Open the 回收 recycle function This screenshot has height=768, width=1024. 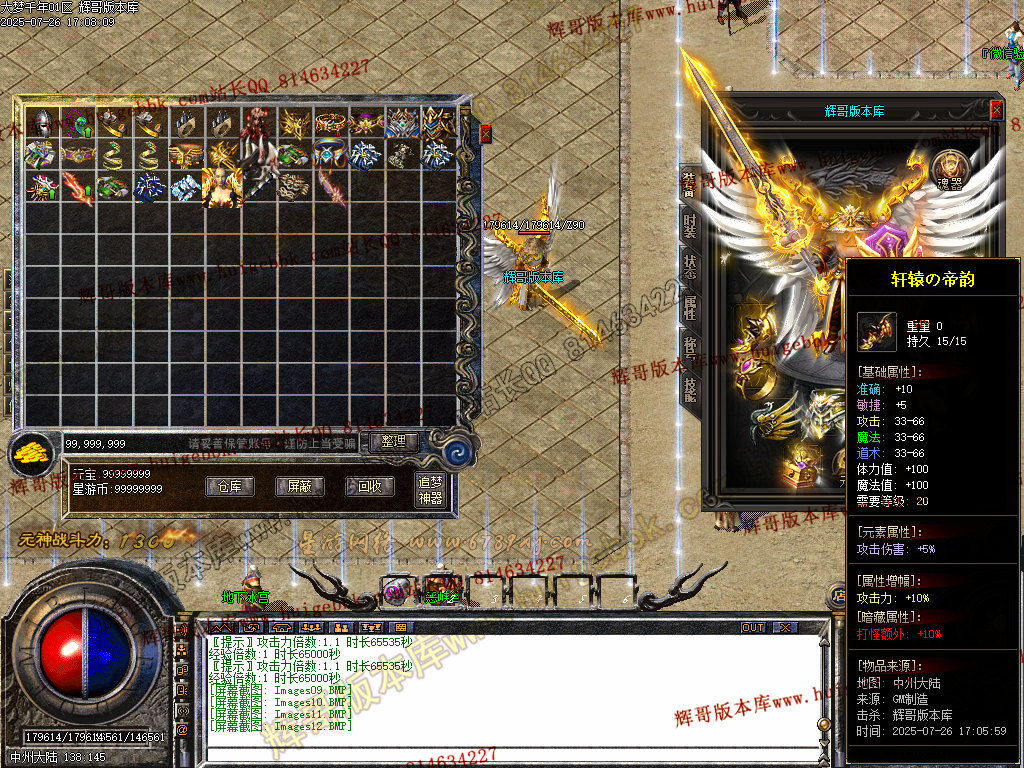tap(369, 486)
